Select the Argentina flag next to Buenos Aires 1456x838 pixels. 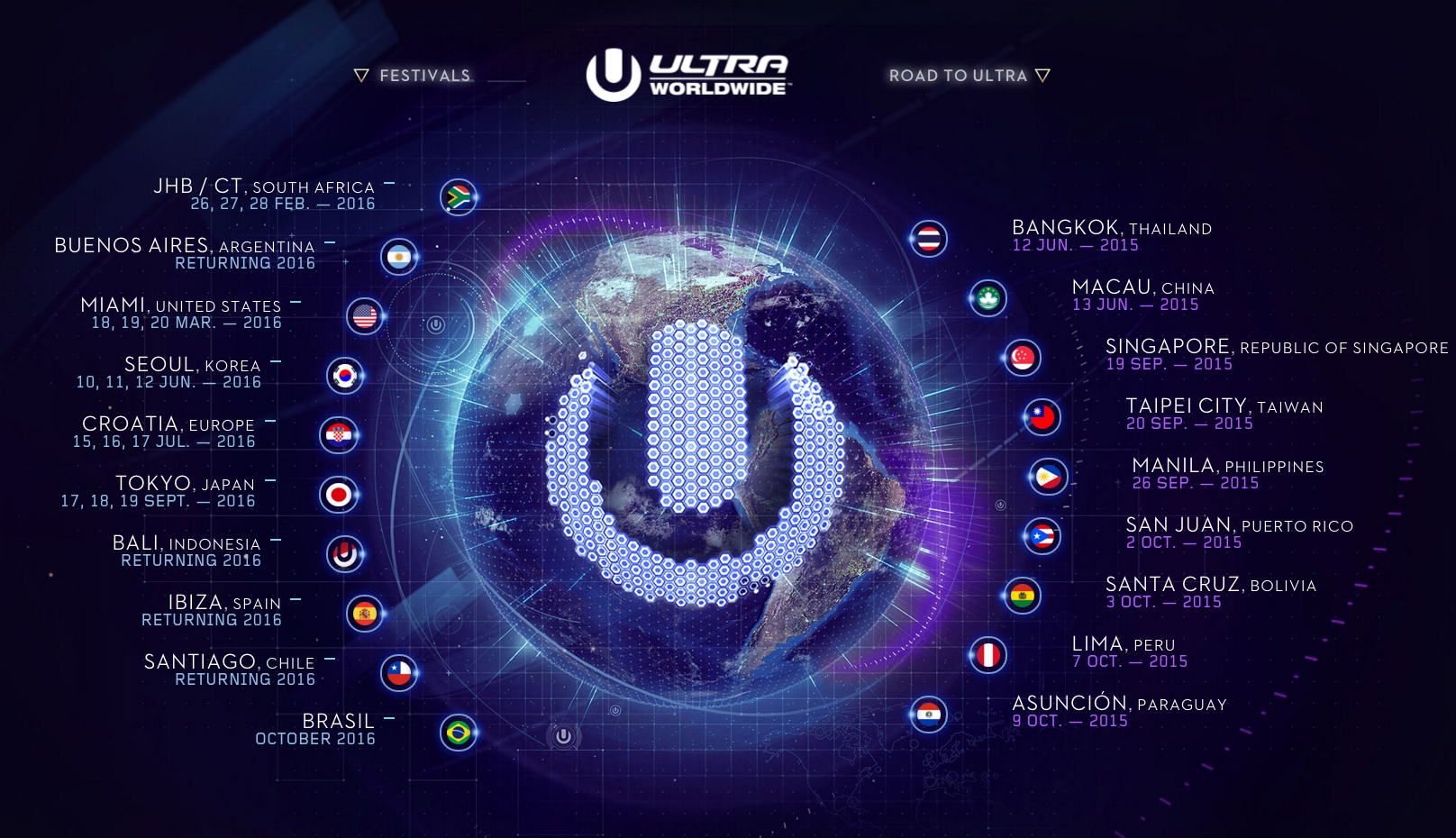pyautogui.click(x=398, y=256)
